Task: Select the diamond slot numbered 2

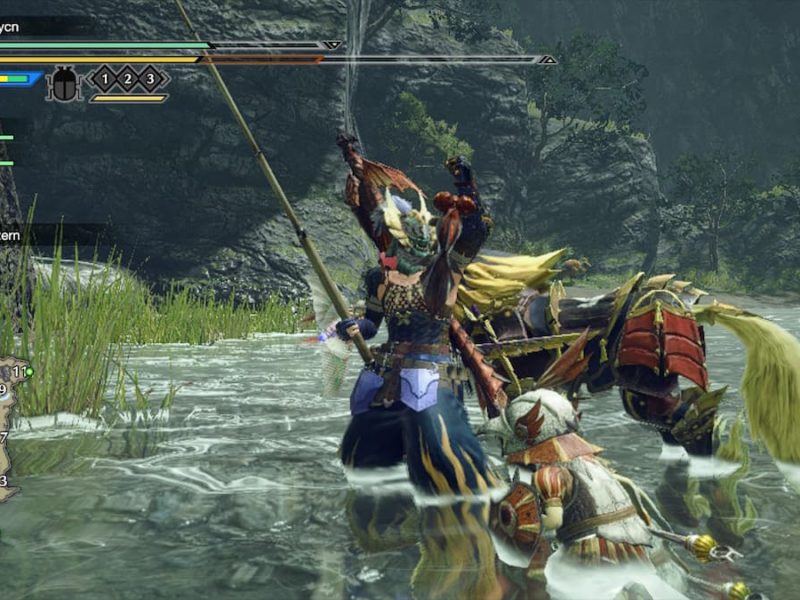Action: [x=128, y=78]
